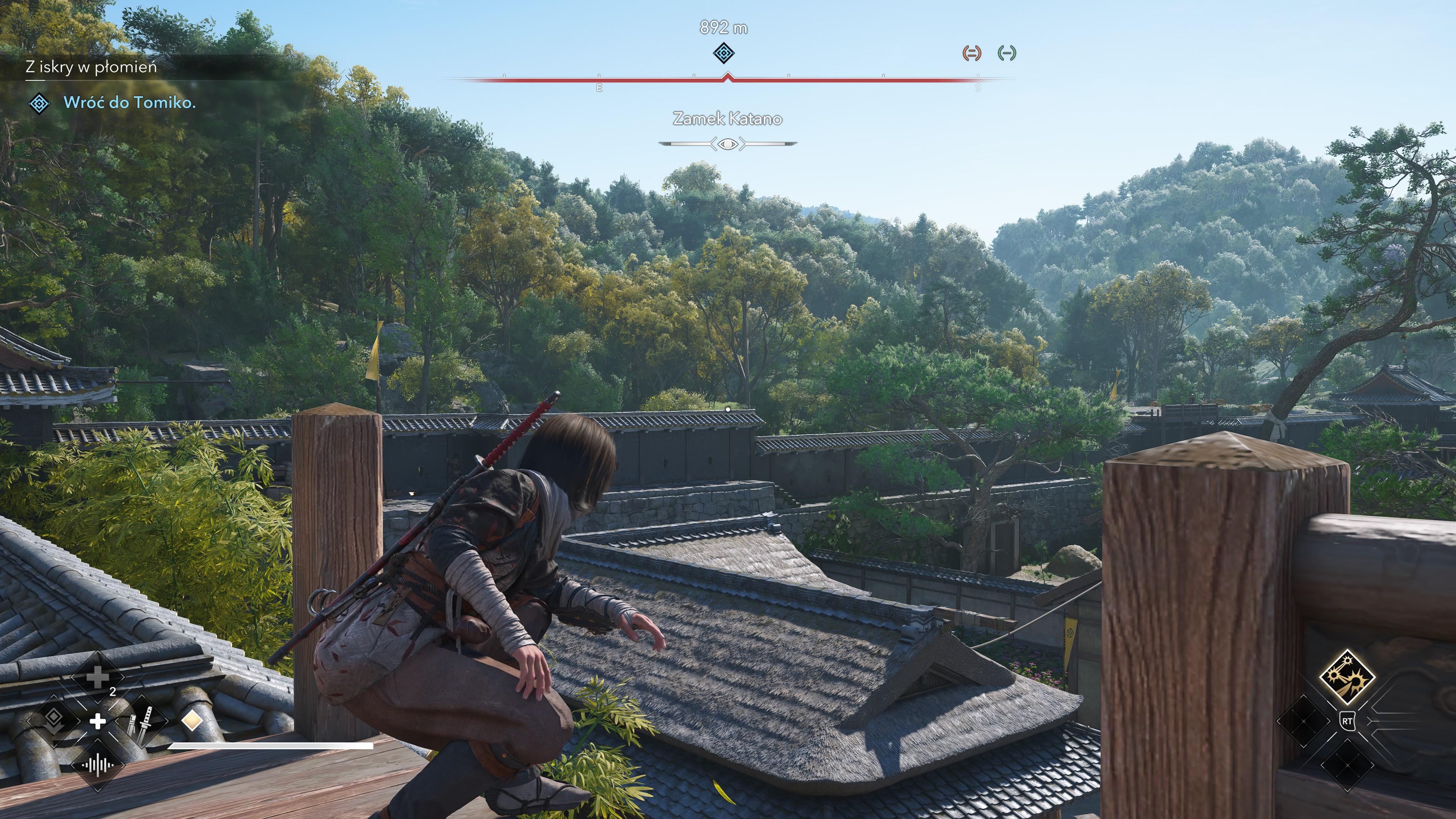Image resolution: width=1456 pixels, height=819 pixels.
Task: Open the "Wróć do Tomiko" quest objective
Action: coord(129,103)
